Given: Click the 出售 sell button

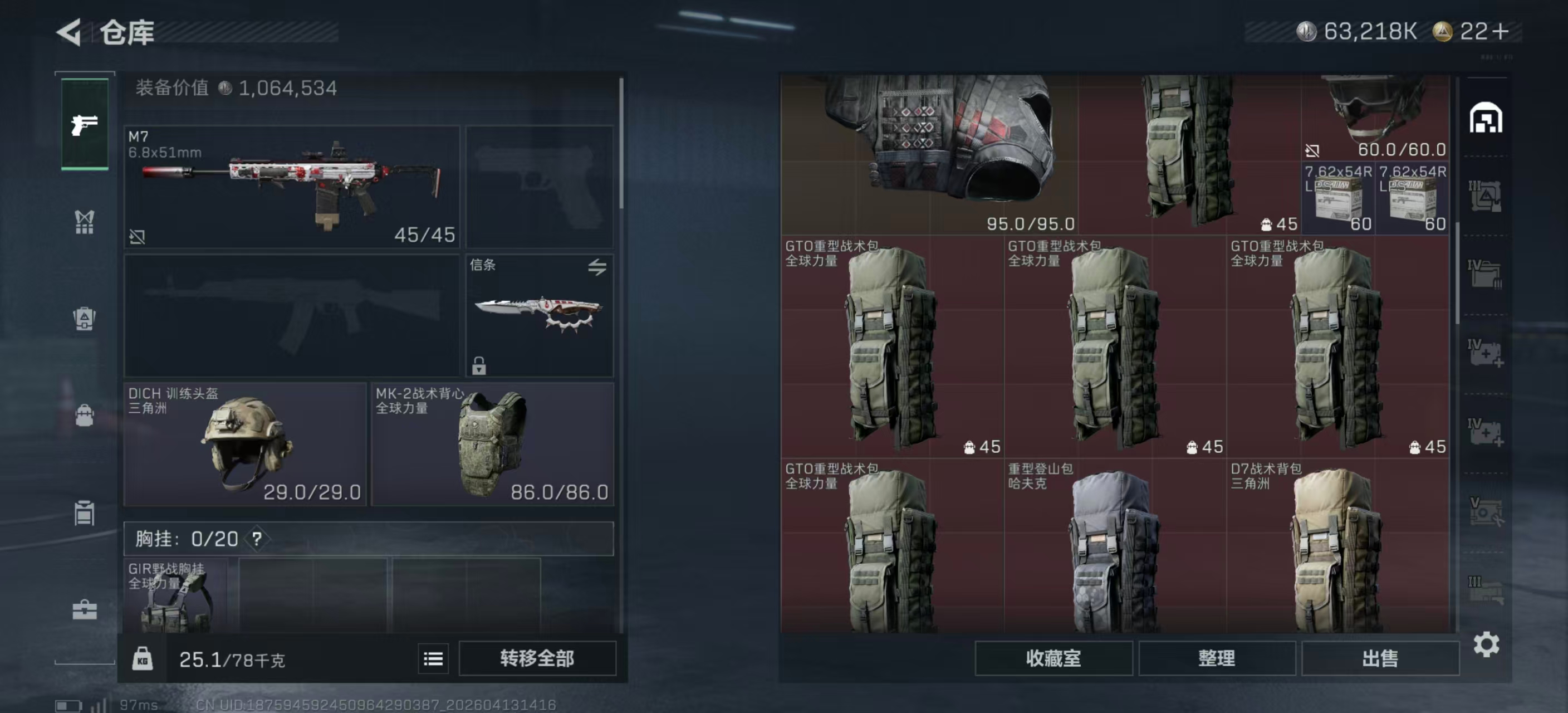Looking at the screenshot, I should [1380, 658].
